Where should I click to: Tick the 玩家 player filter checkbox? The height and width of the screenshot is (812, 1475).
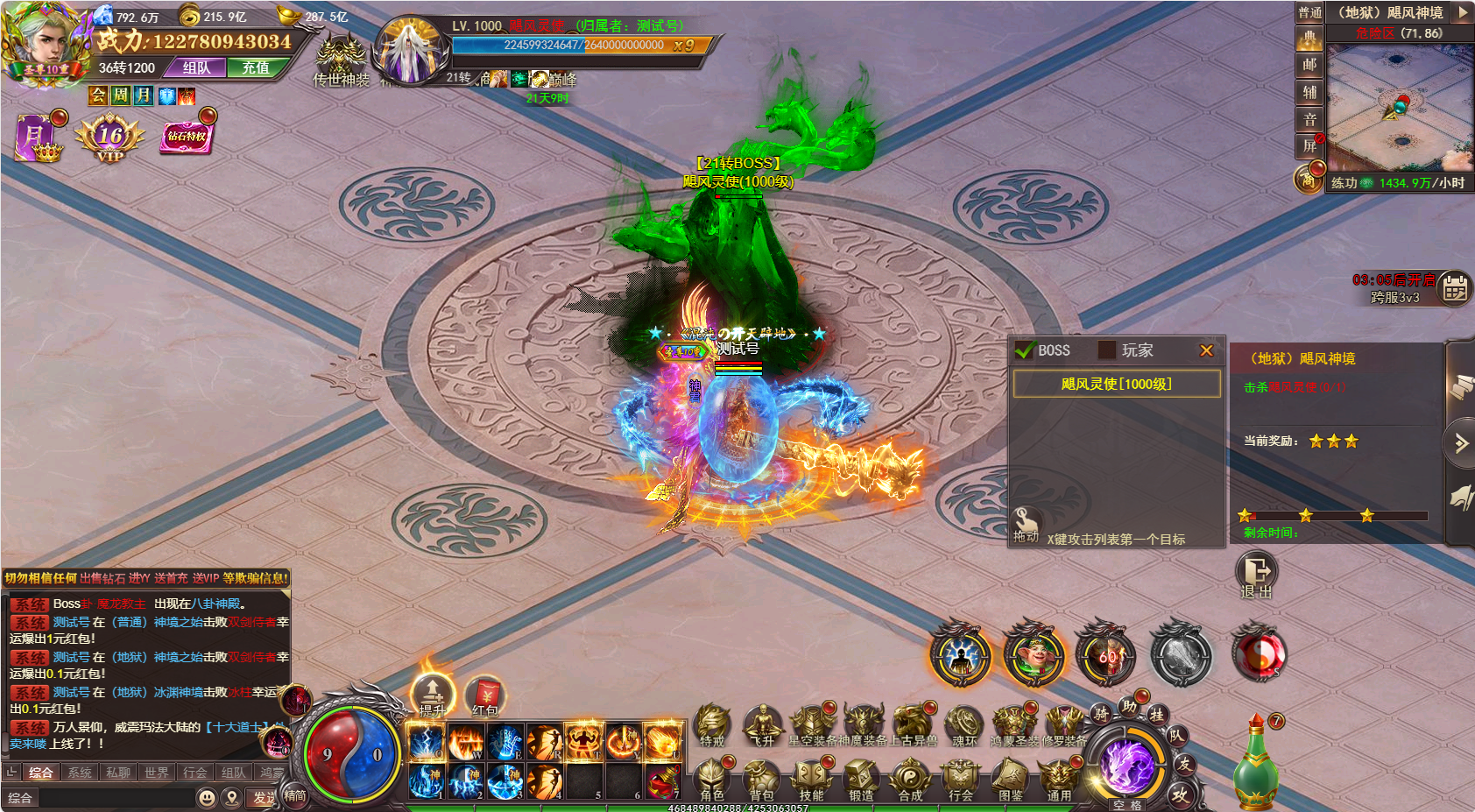(x=1107, y=350)
